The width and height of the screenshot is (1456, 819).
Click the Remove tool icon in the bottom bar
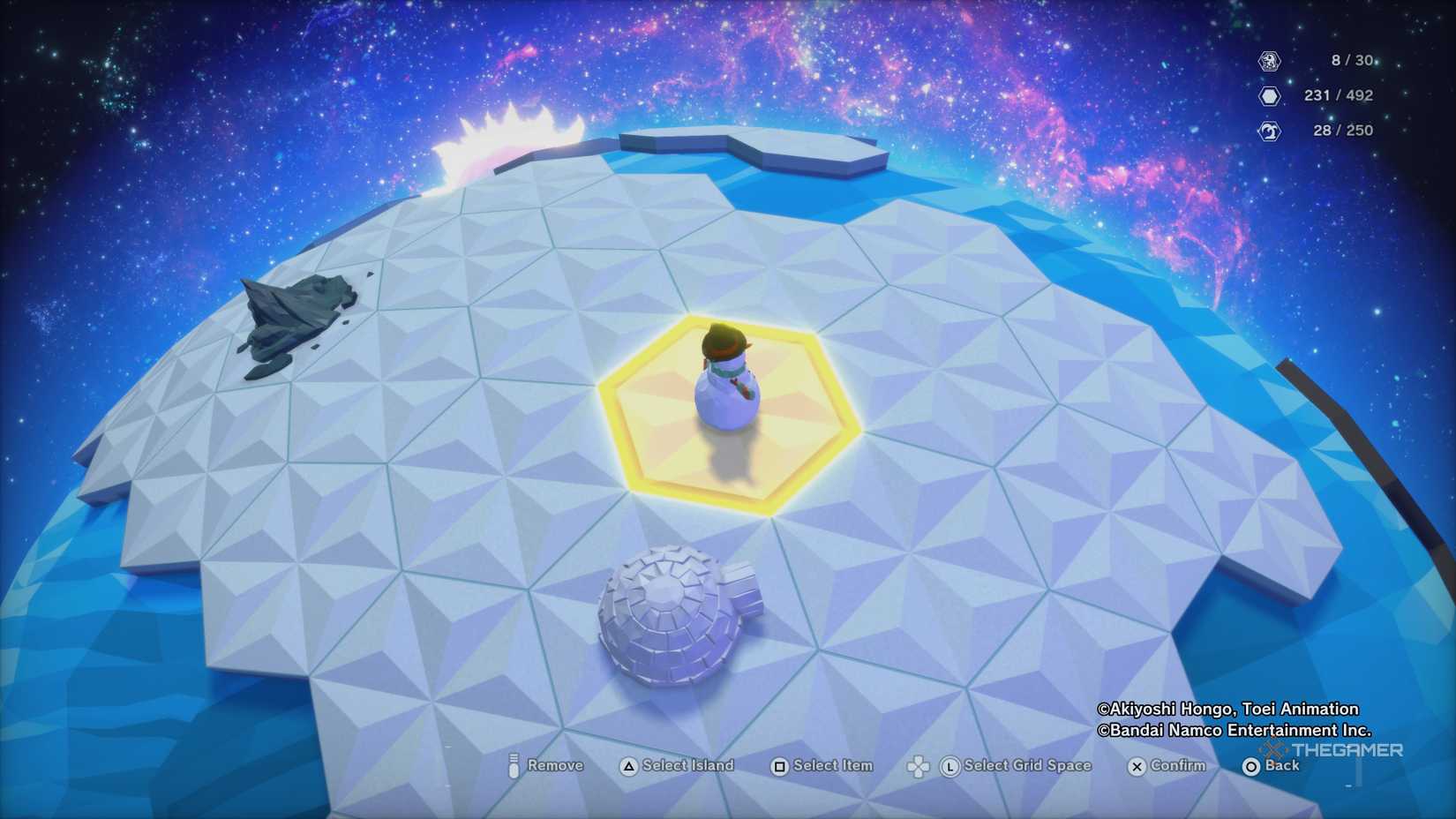click(513, 766)
